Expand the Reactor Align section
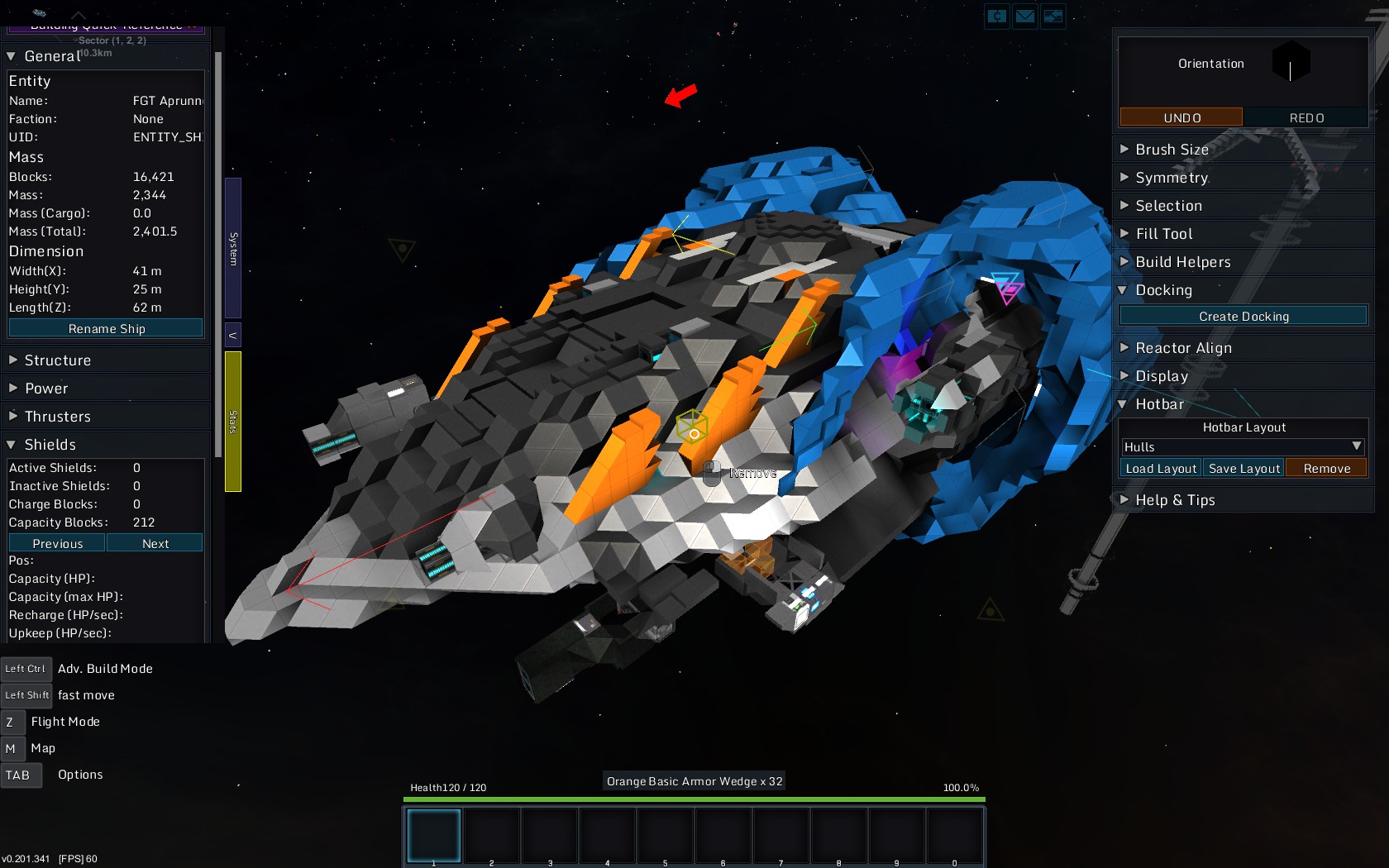The height and width of the screenshot is (868, 1389). 1182,348
